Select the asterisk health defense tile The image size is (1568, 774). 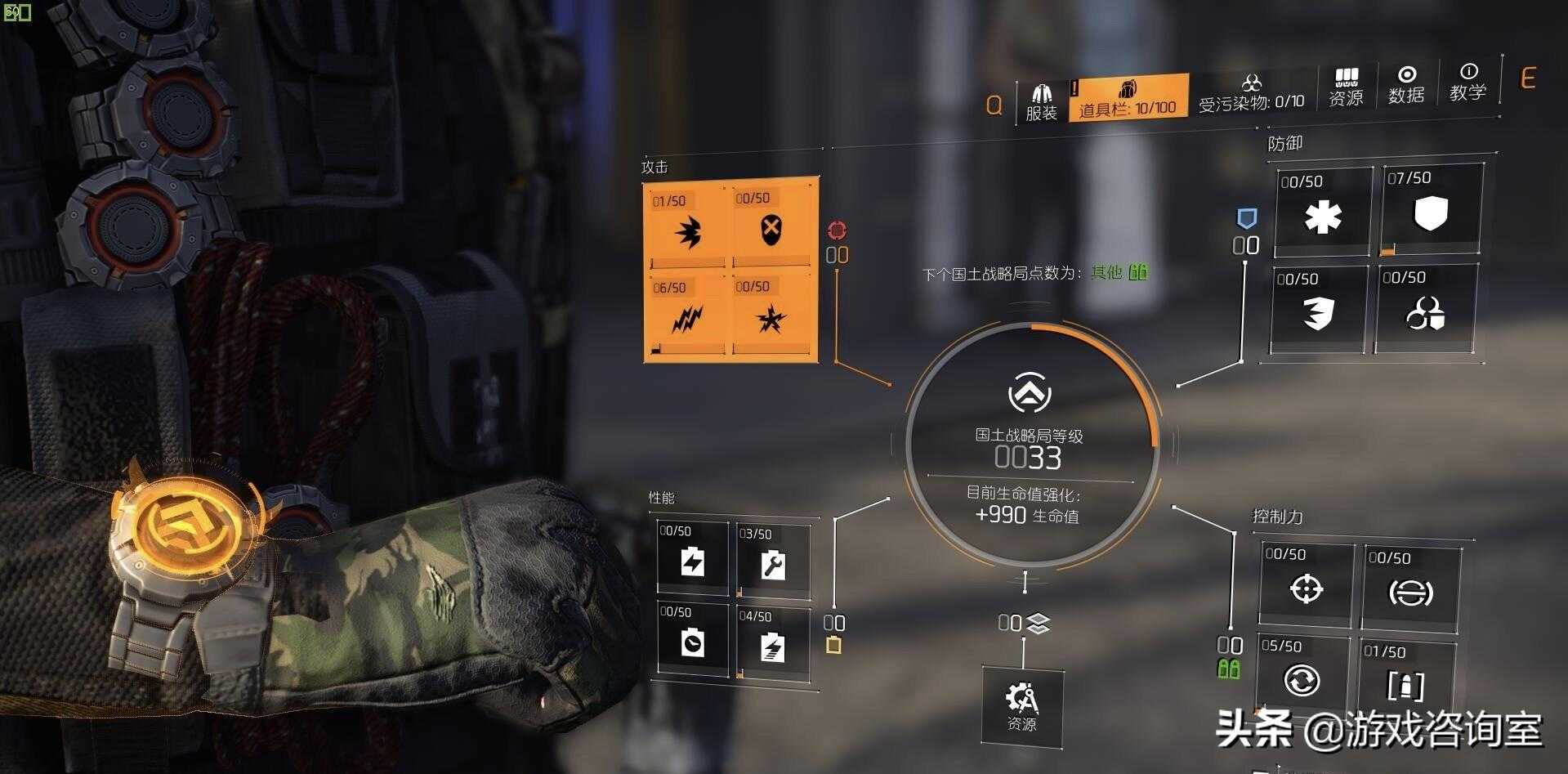[1323, 213]
